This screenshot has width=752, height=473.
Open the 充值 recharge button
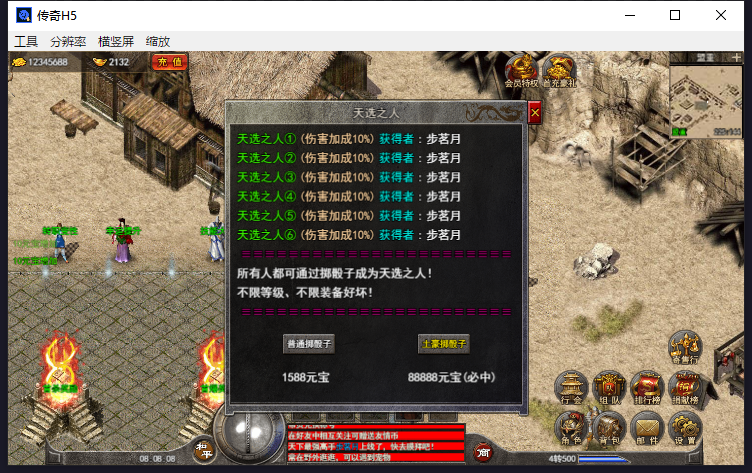pos(170,62)
